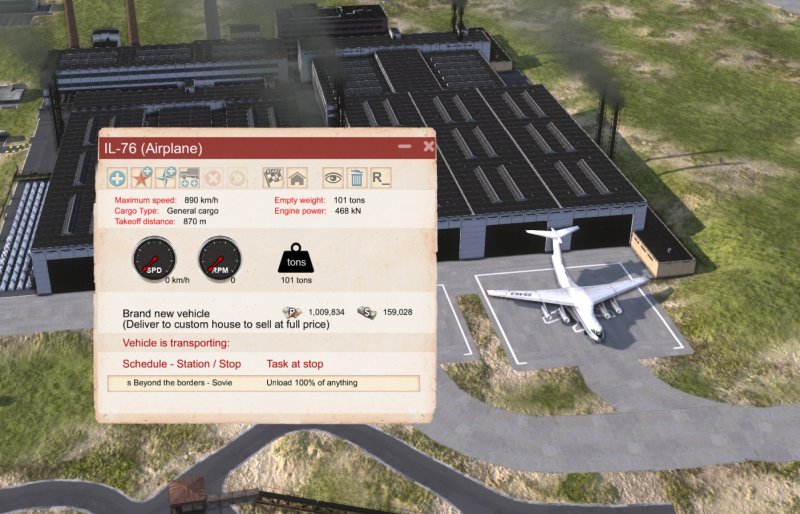800x514 pixels.
Task: Click the red star with plus icon
Action: (142, 179)
